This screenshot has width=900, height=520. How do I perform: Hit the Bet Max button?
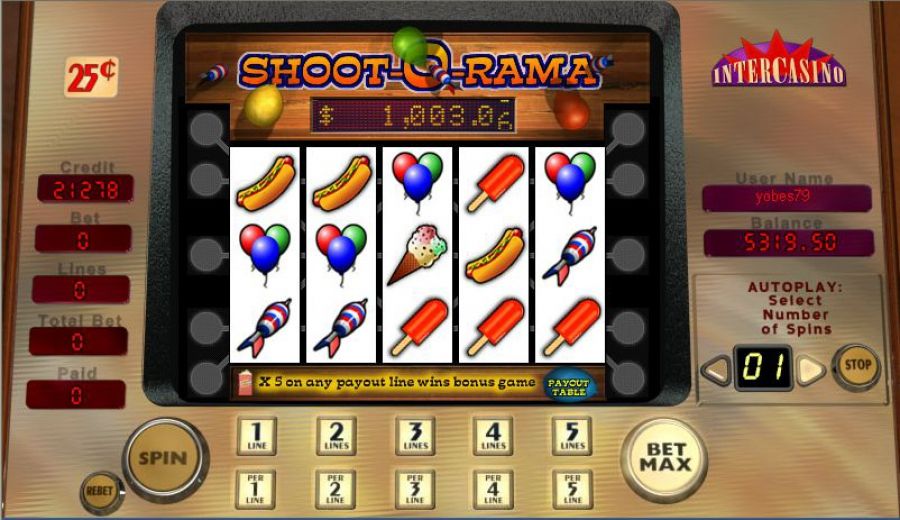[663, 459]
